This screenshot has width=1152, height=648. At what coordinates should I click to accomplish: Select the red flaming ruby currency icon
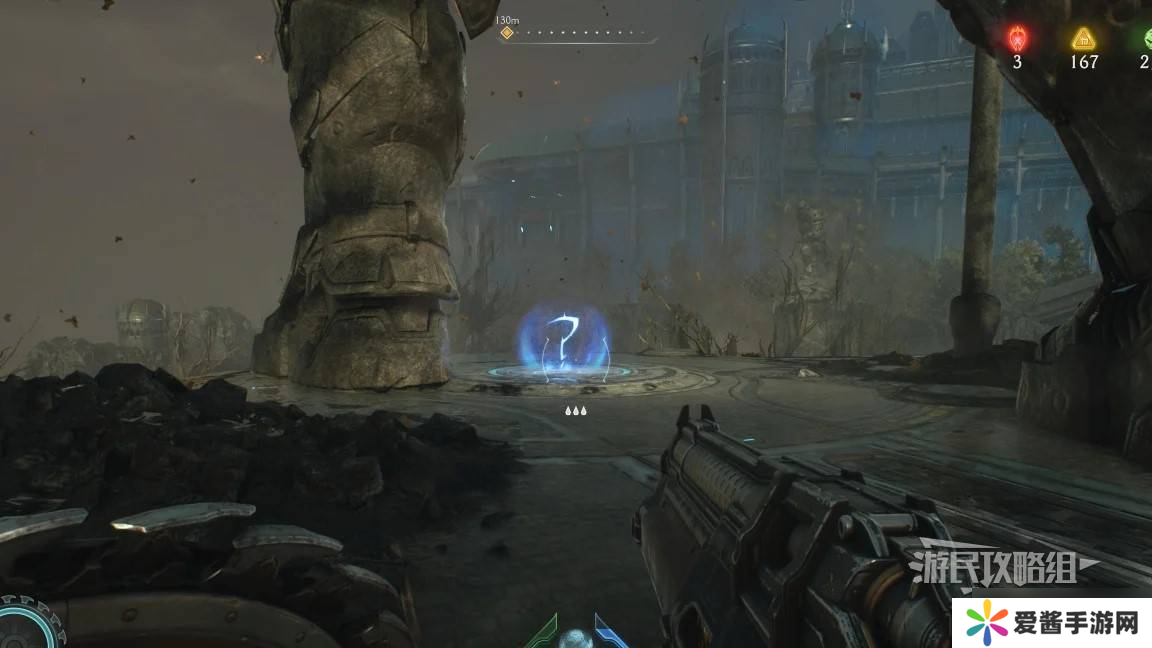point(1017,39)
